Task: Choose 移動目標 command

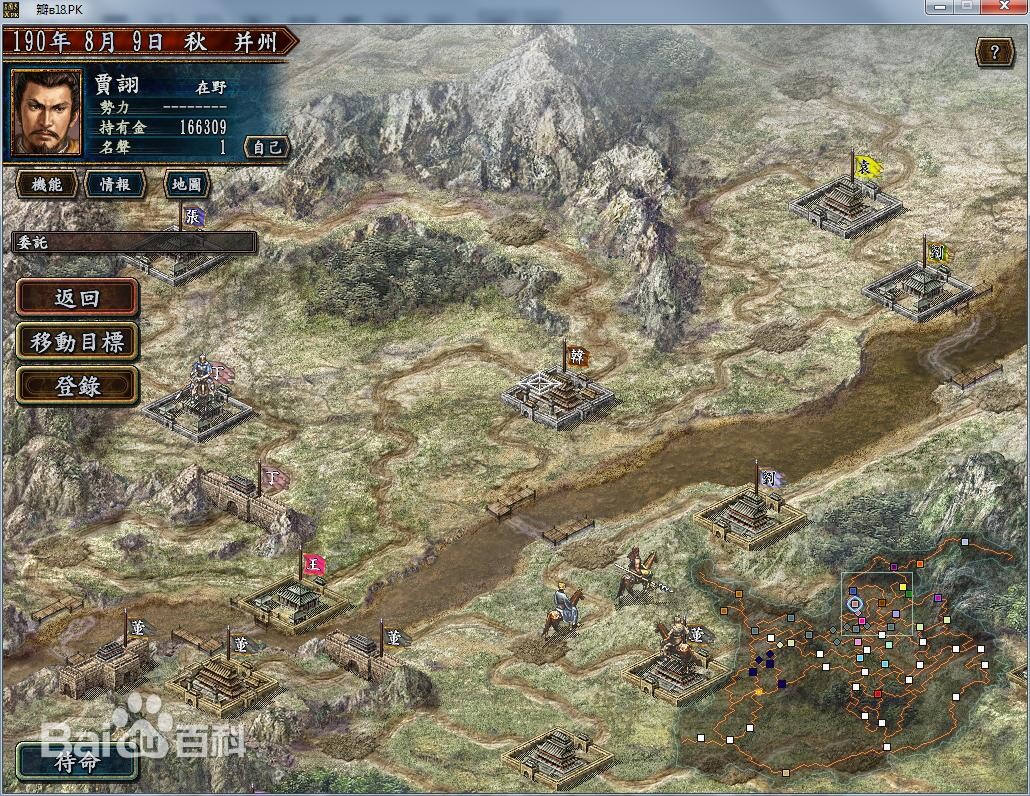Action: [x=77, y=342]
